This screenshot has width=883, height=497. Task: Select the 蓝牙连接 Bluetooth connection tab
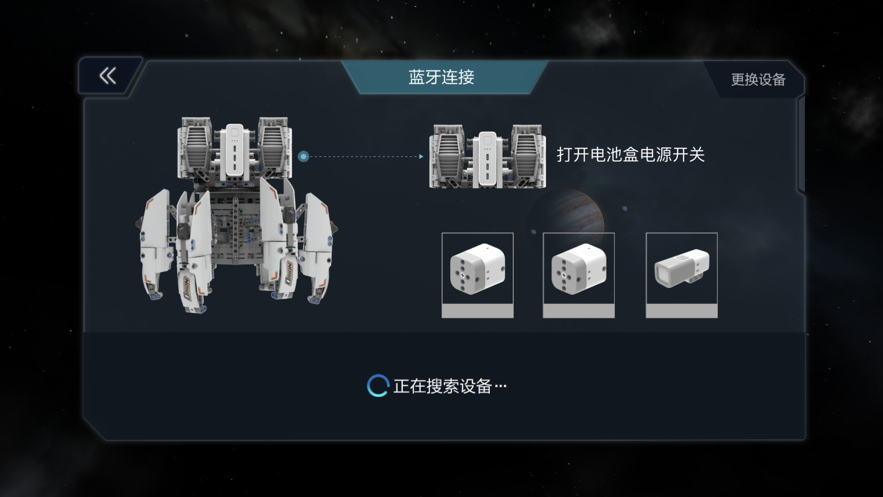pyautogui.click(x=441, y=78)
